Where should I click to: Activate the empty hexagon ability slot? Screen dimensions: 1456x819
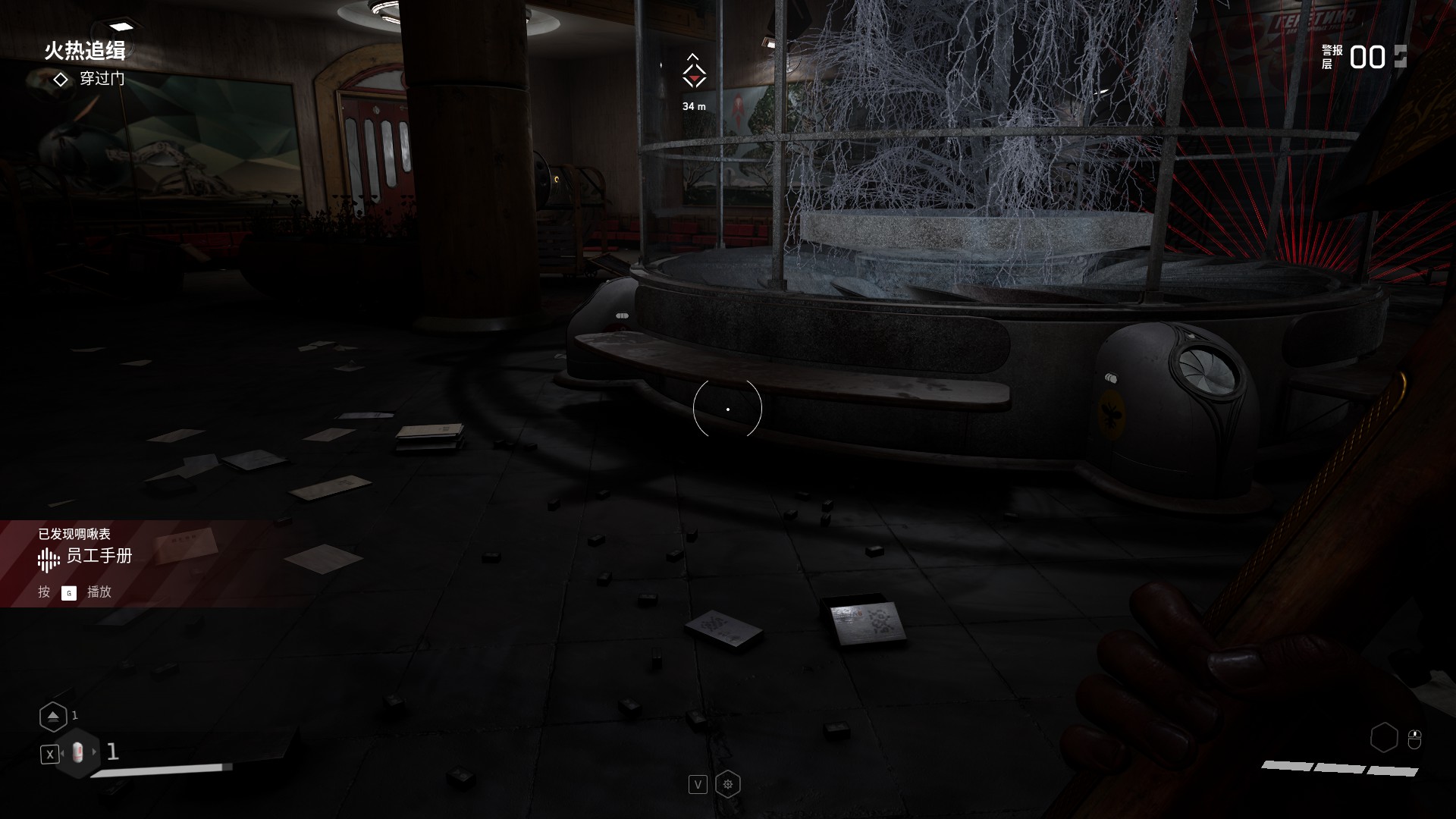[1384, 737]
